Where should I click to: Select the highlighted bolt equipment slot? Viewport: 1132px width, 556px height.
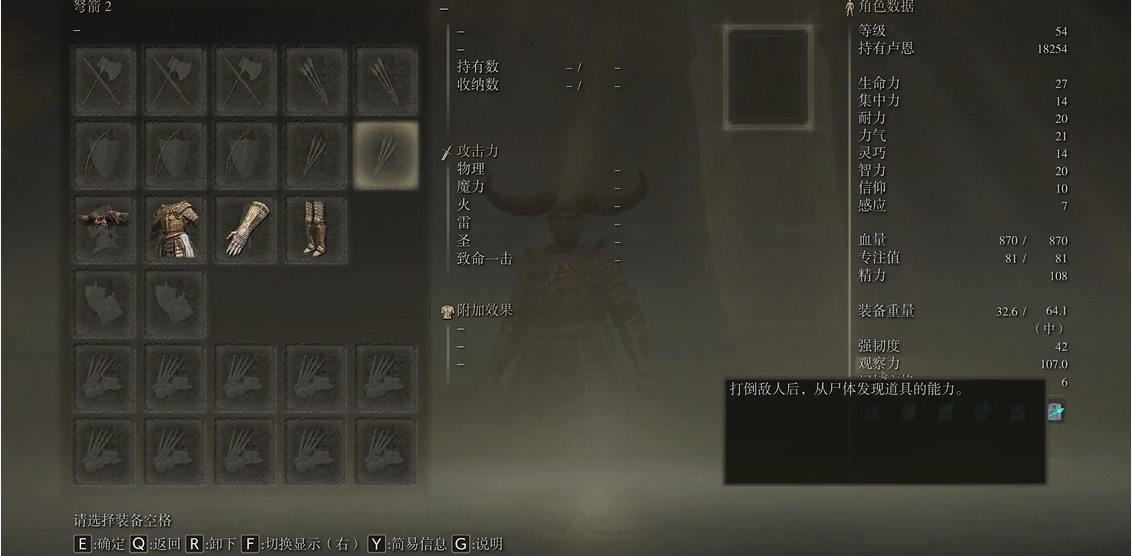386,154
